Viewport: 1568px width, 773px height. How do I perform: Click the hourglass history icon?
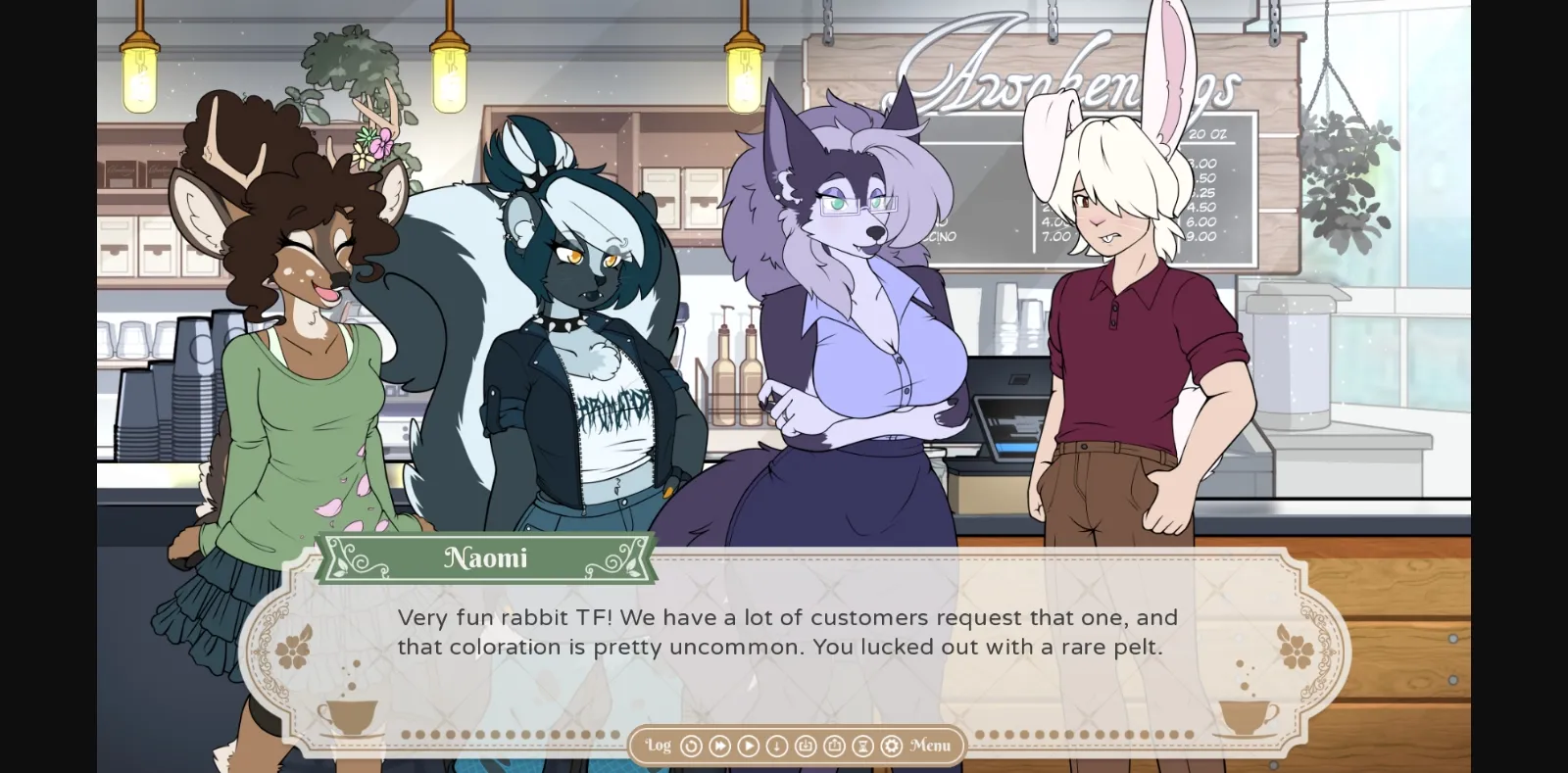point(862,746)
